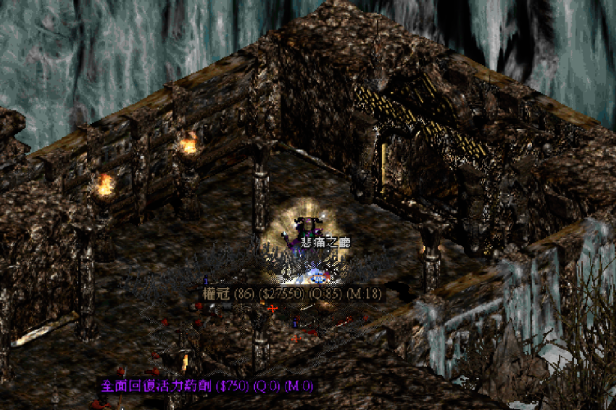
Task: Pick up the 權冠 item label
Action: (x=292, y=294)
